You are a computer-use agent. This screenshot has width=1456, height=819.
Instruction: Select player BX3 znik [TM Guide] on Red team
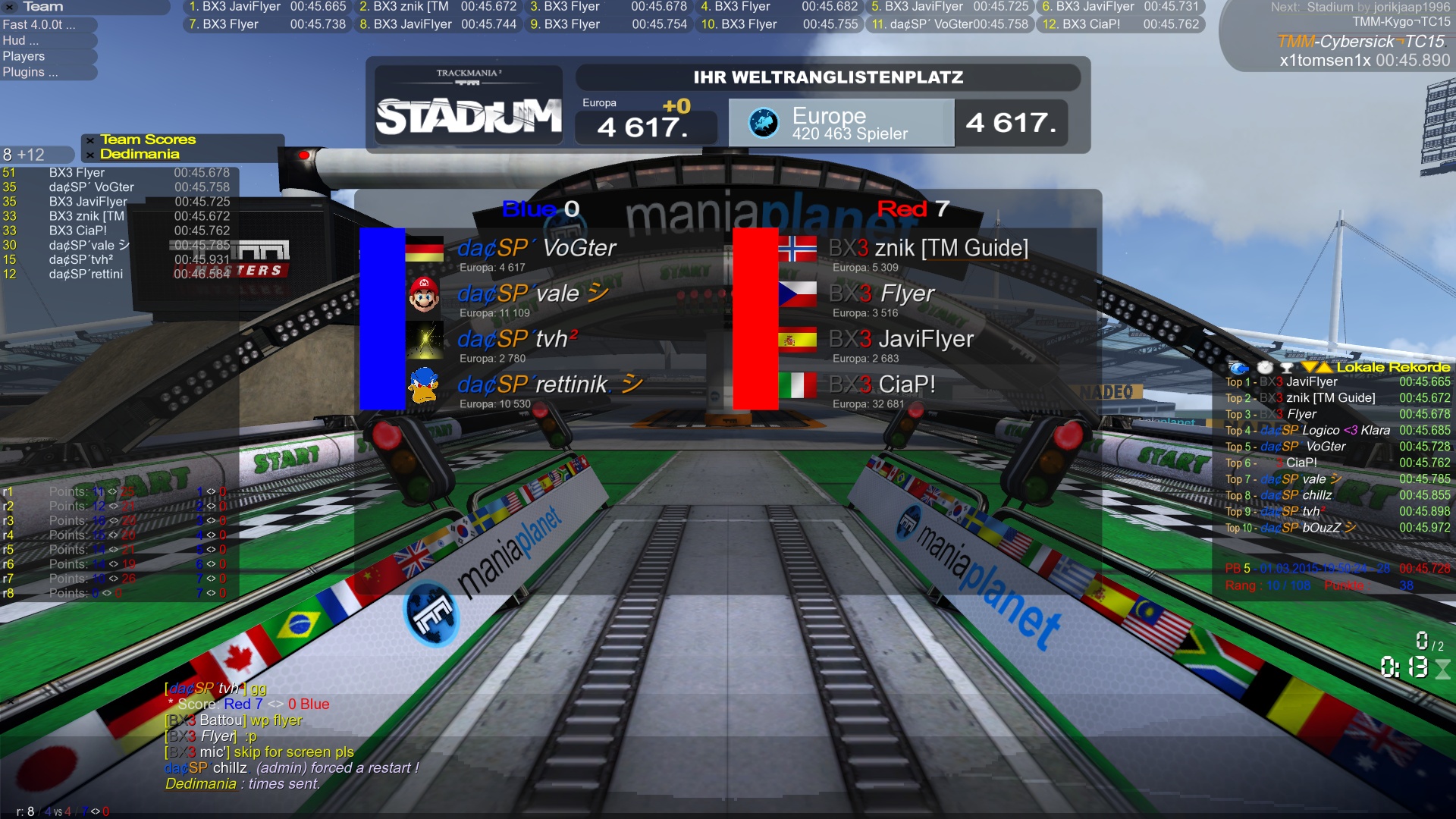928,249
